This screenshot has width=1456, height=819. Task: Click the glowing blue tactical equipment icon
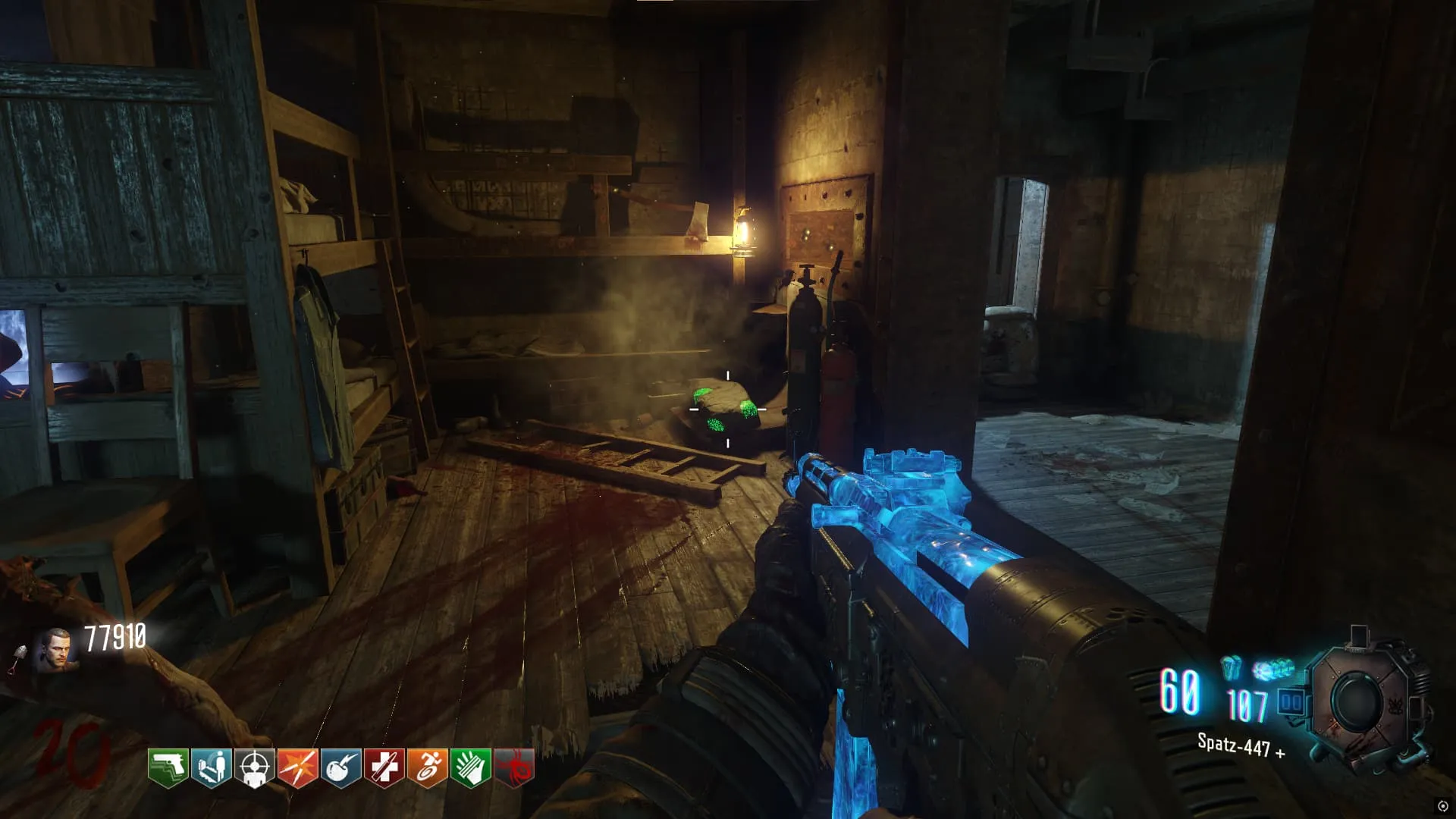coord(1232,667)
